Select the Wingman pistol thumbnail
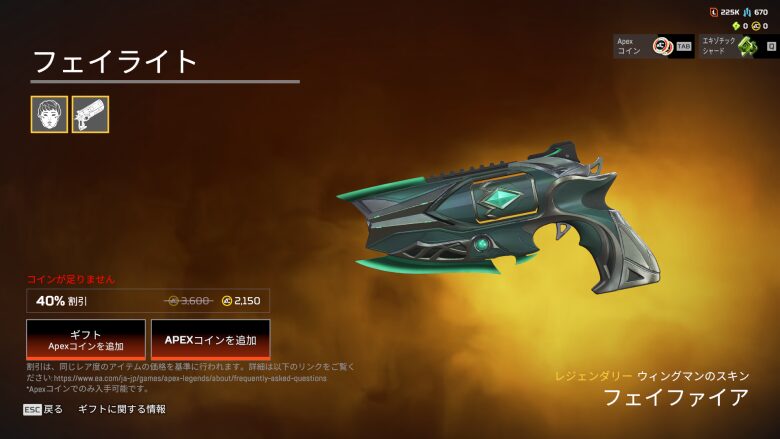This screenshot has height=439, width=780. [x=90, y=115]
